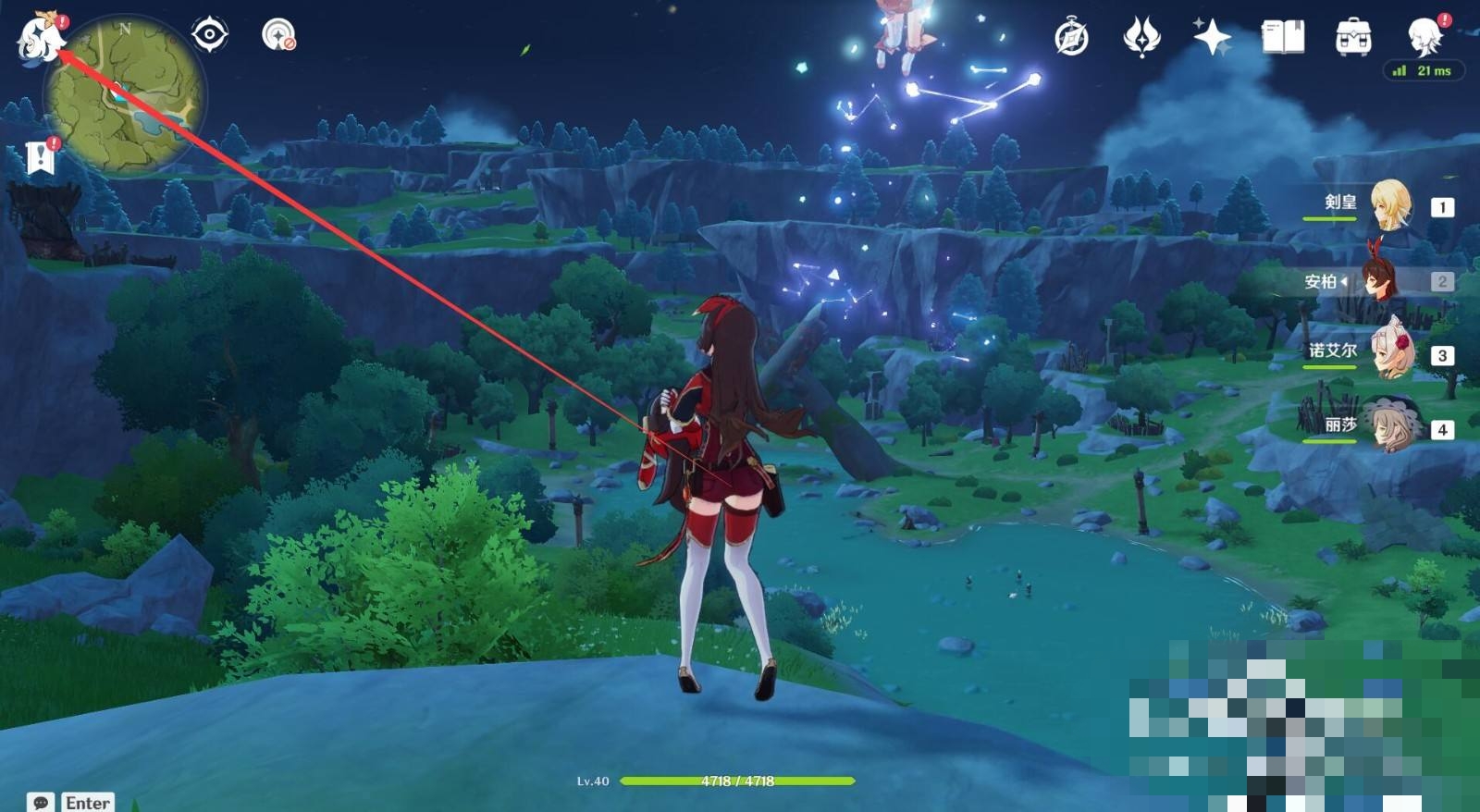This screenshot has height=812, width=1480.
Task: Switch to party member 诺艾尔
Action: [1391, 353]
